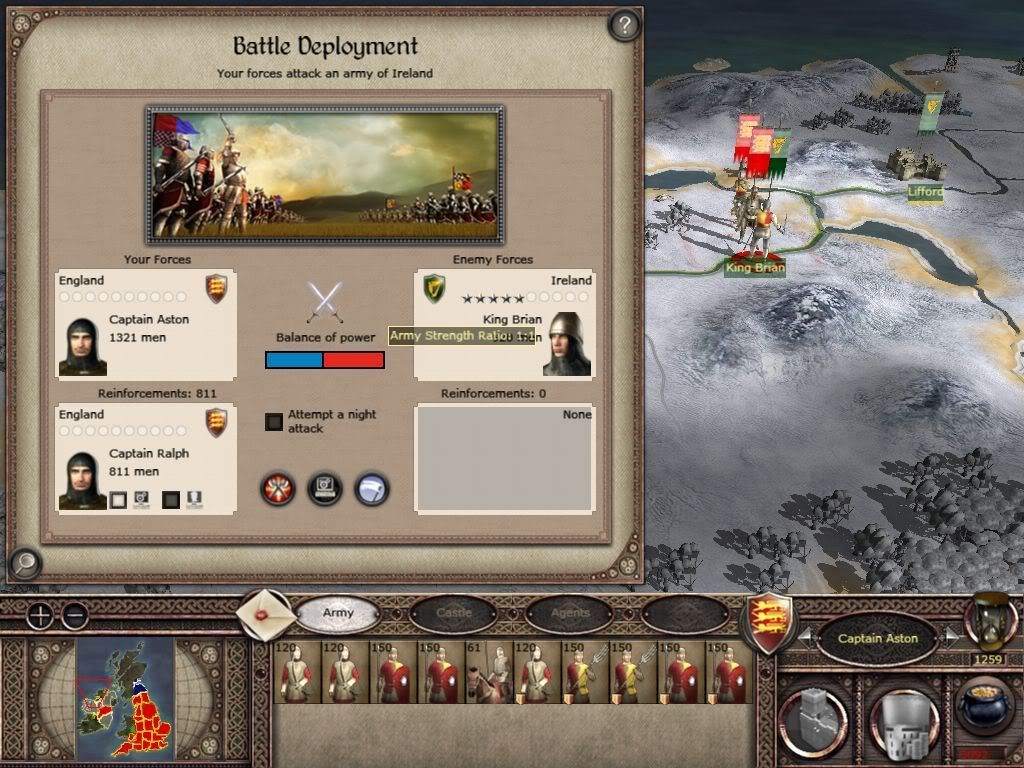The width and height of the screenshot is (1024, 768).
Task: Zoom out the minimap with minus button
Action: point(75,616)
